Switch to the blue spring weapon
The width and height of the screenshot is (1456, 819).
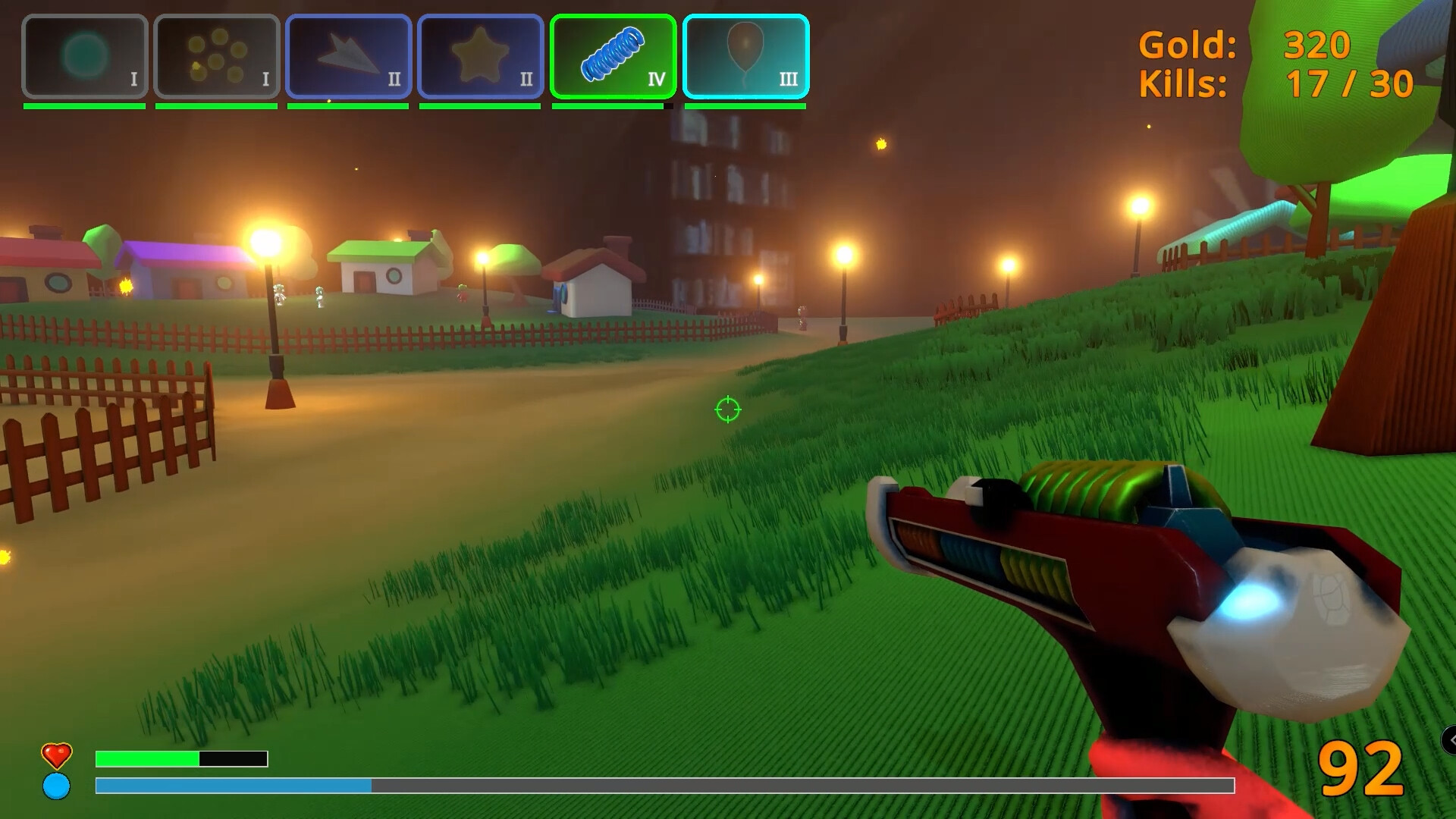[x=613, y=55]
